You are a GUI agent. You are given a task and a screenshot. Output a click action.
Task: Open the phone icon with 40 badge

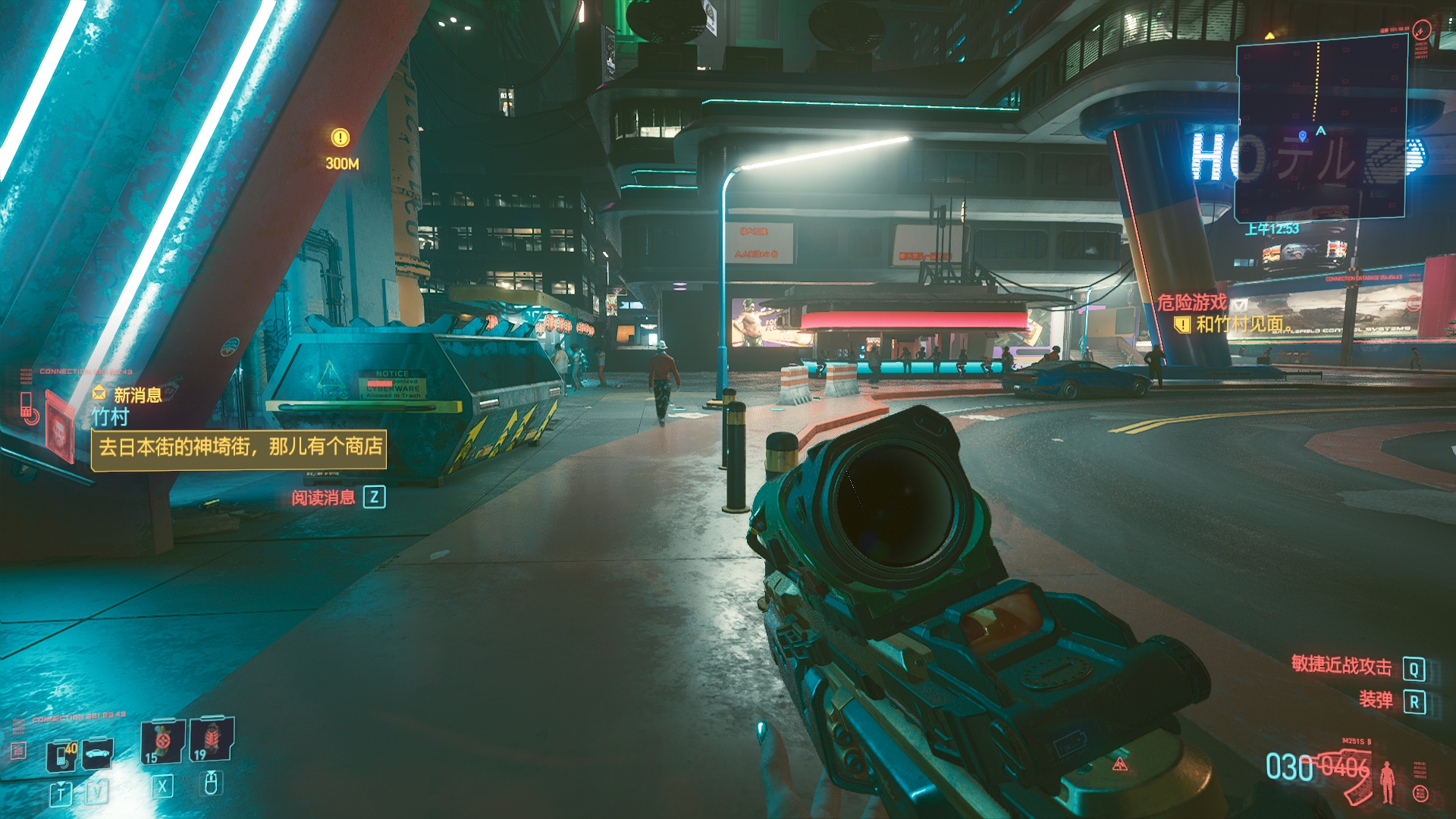(62, 755)
